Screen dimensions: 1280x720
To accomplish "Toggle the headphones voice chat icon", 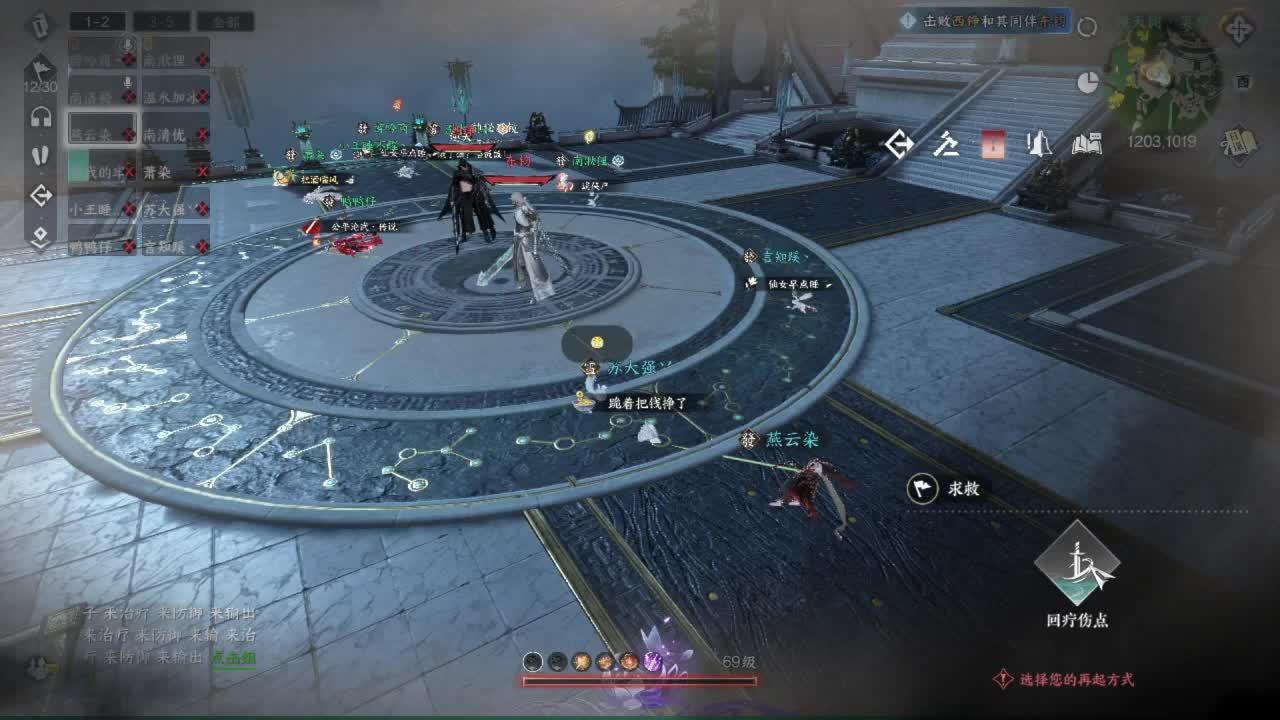I will click(41, 117).
